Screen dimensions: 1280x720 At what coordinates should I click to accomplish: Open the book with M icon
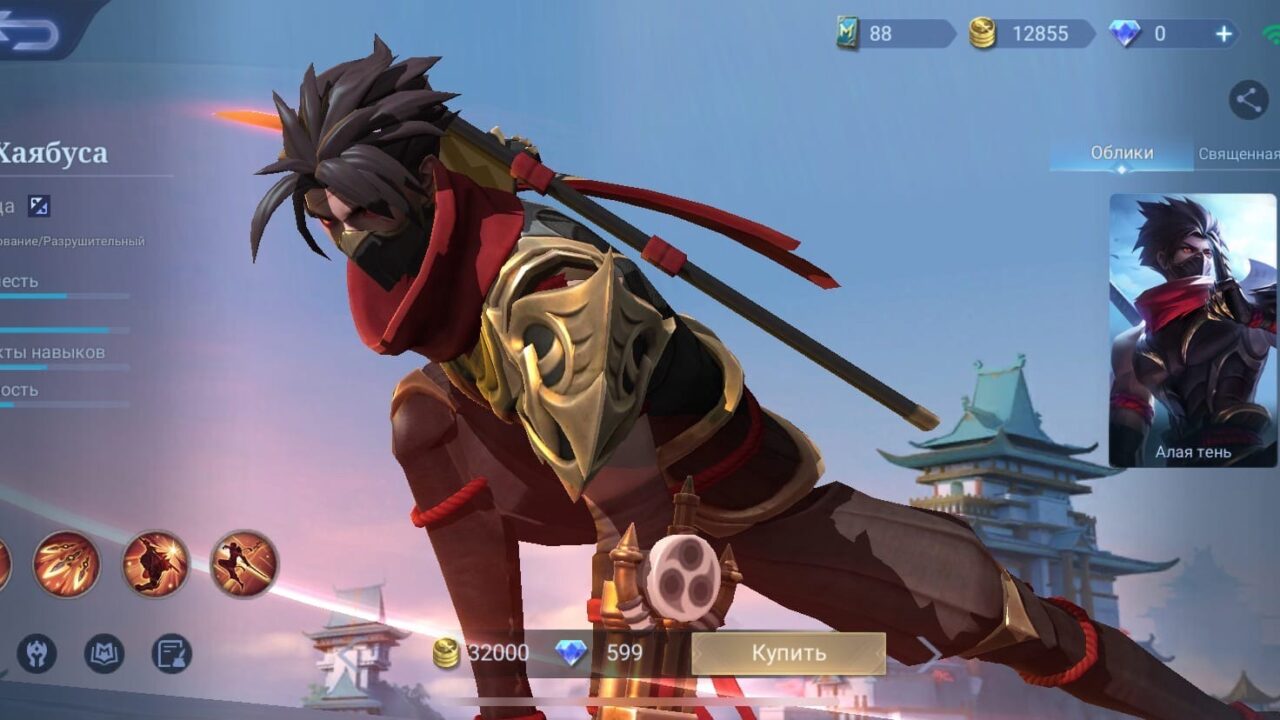click(x=104, y=654)
